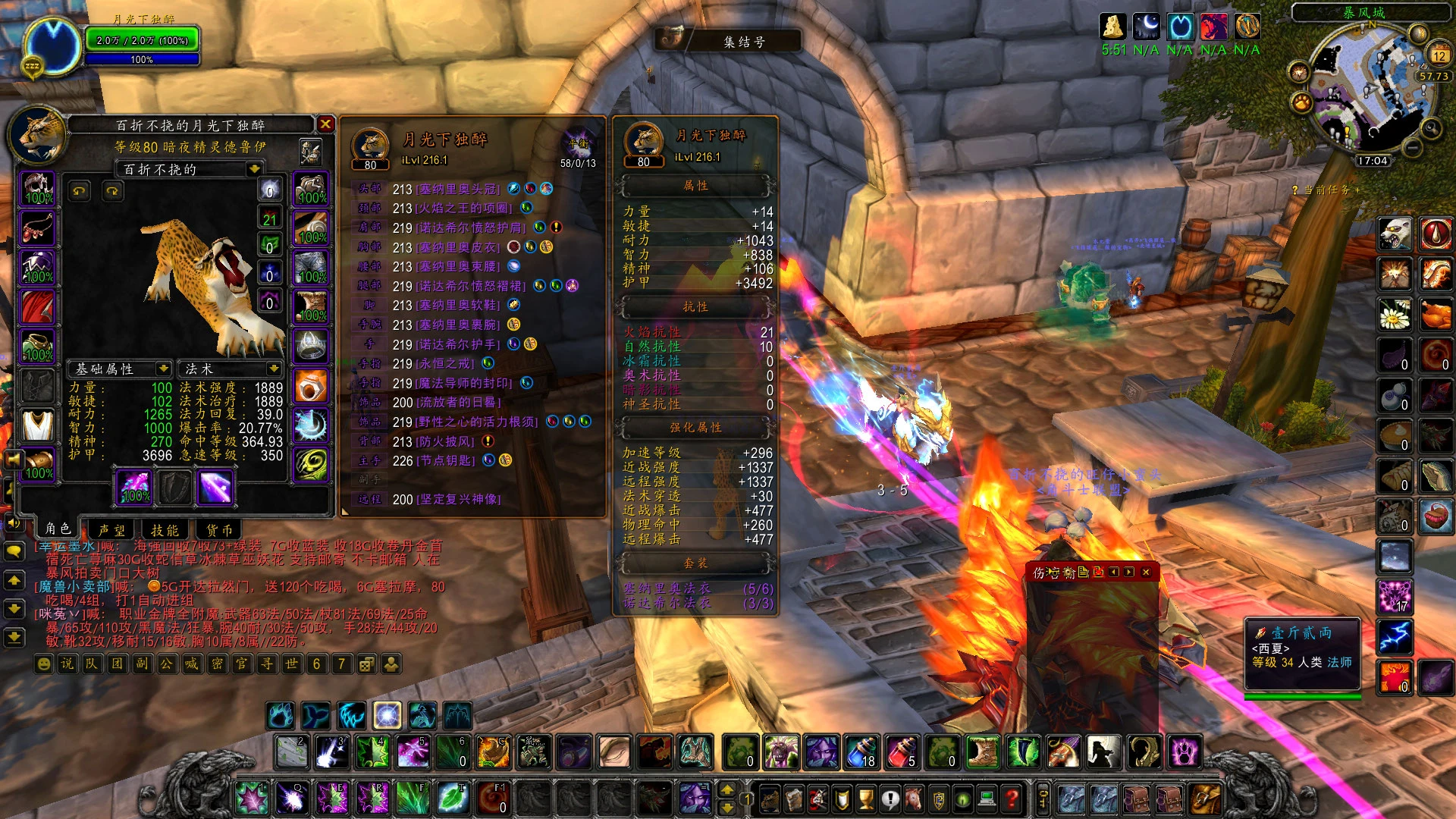Close the character info panel

325,124
